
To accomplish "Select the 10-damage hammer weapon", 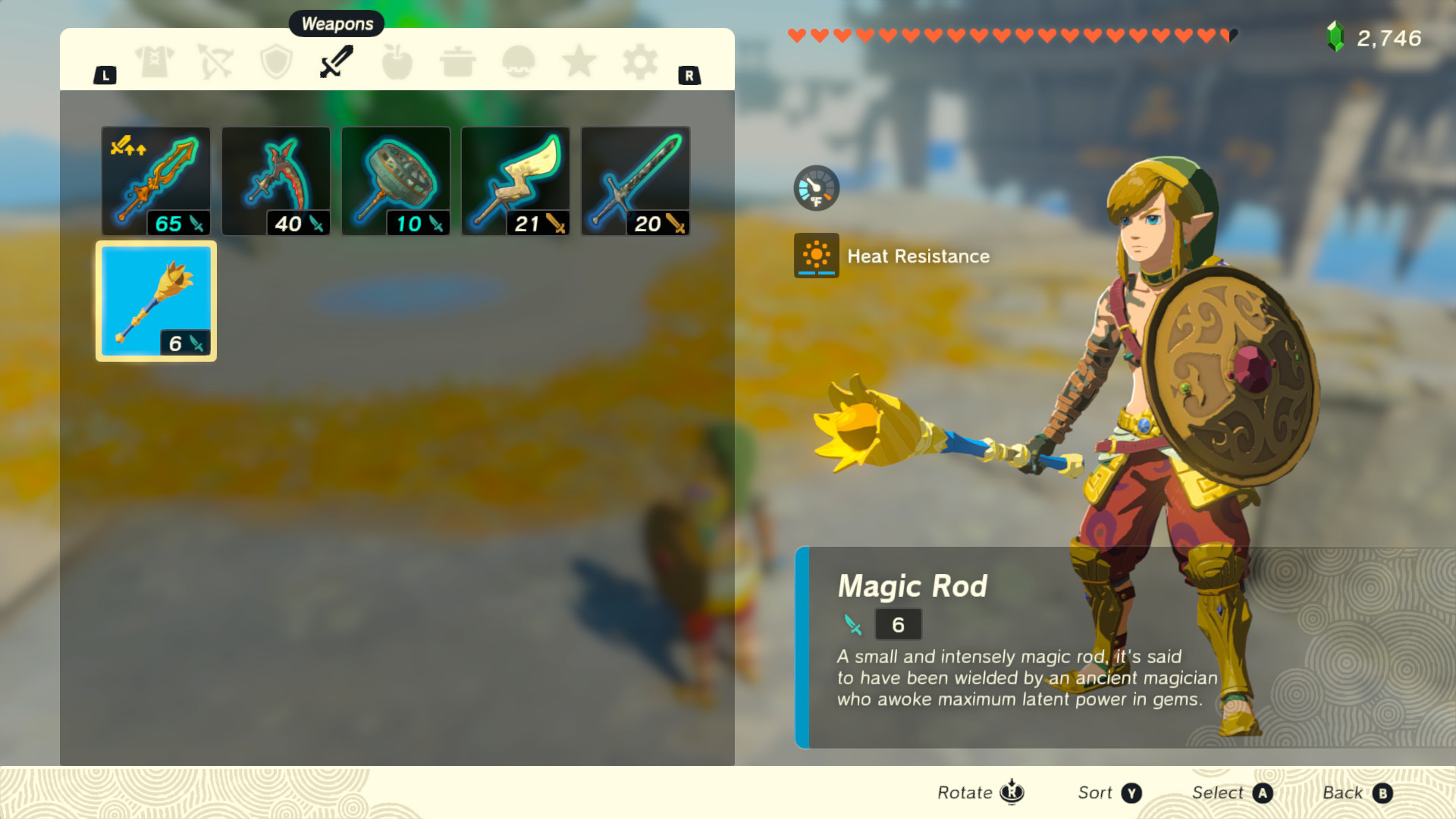I will coord(396,180).
